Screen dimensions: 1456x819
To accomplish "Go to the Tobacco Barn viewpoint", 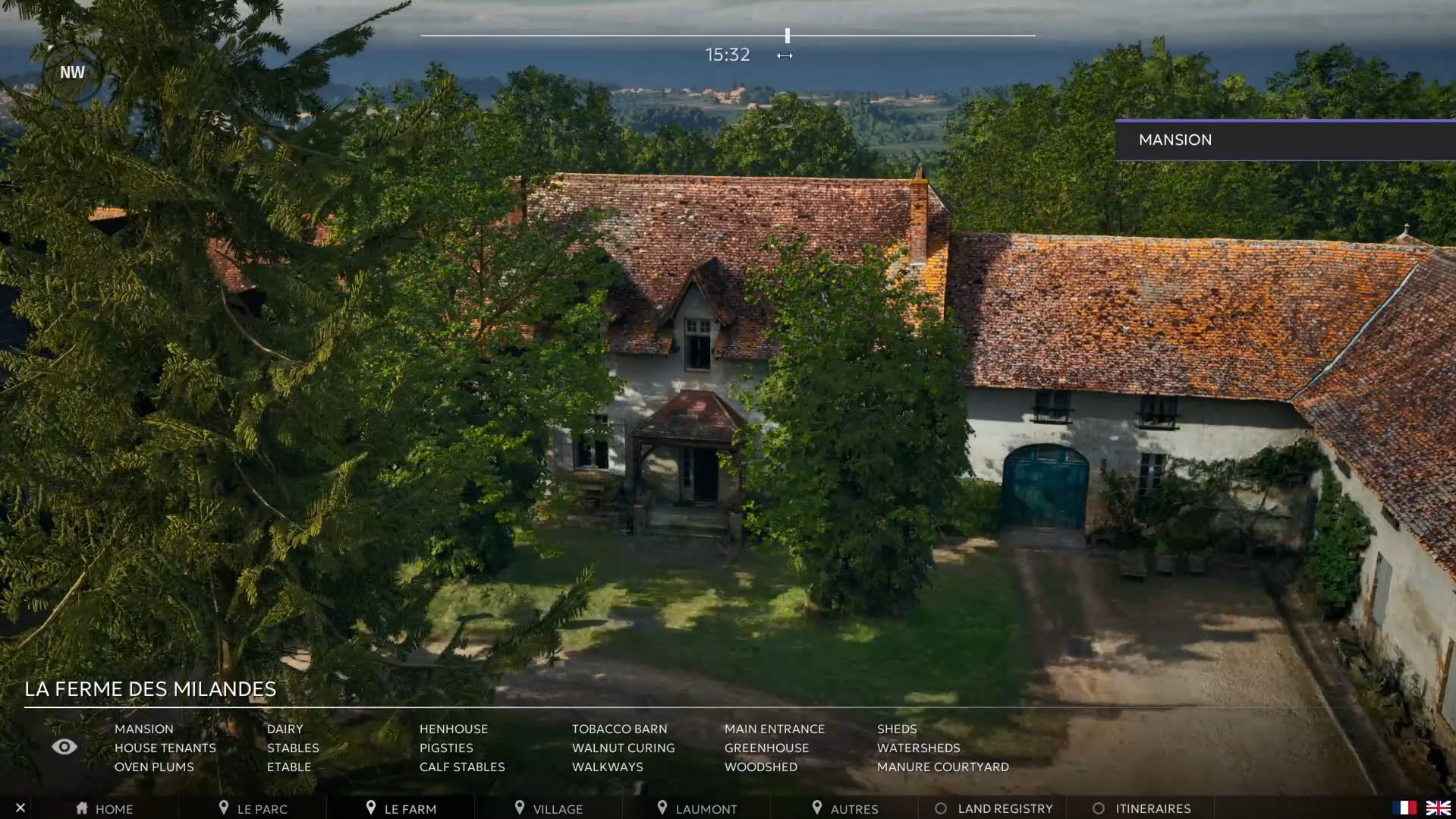I will [x=619, y=729].
